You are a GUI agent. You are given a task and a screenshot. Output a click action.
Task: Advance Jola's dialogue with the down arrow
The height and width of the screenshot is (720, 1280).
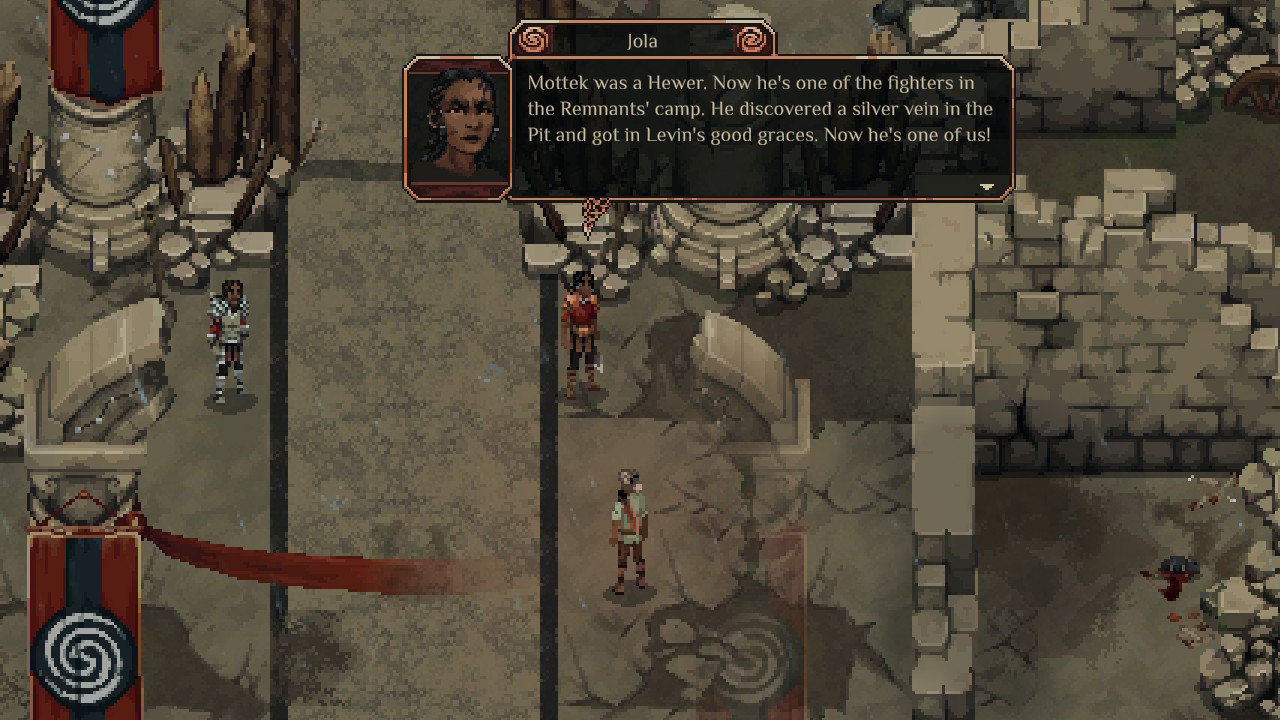(x=987, y=187)
